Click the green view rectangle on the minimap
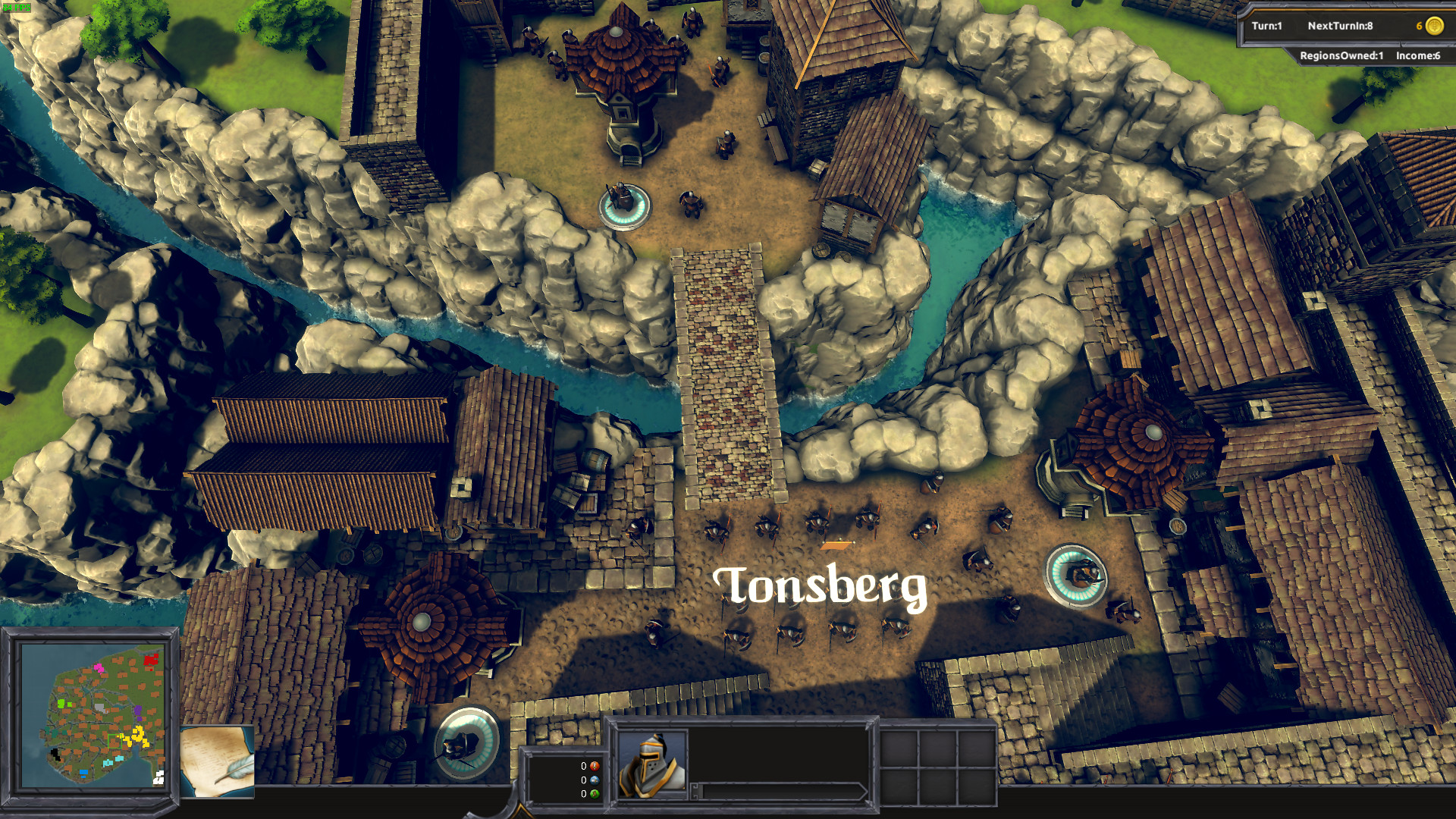Image resolution: width=1456 pixels, height=819 pixels. [x=115, y=741]
